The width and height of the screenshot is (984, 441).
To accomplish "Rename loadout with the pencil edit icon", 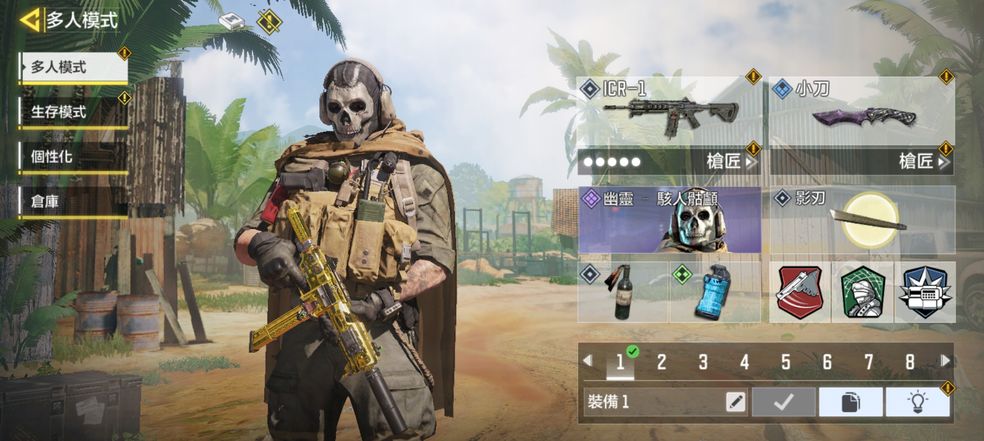I will 735,402.
